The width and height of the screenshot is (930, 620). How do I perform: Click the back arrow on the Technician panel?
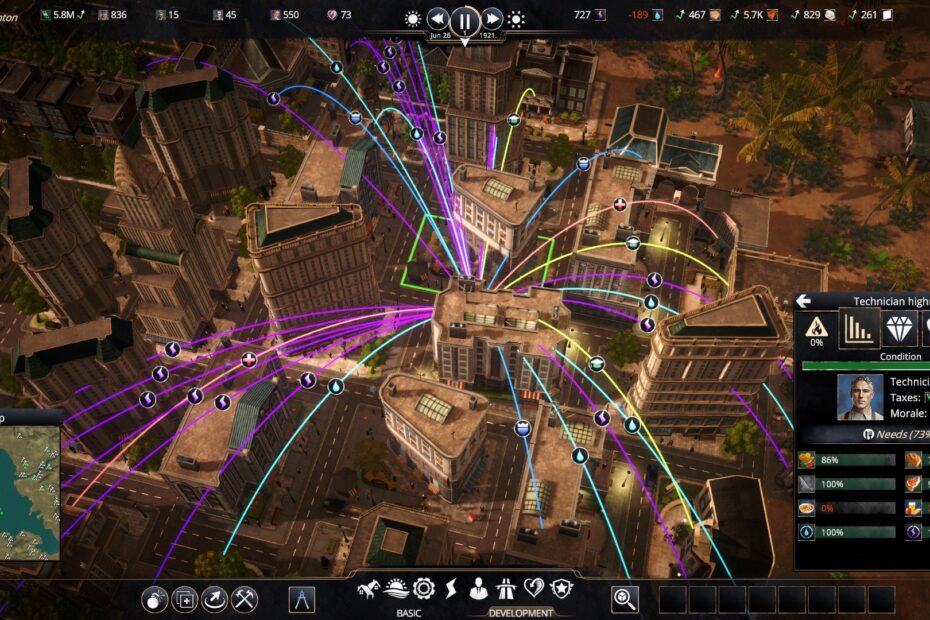(803, 301)
